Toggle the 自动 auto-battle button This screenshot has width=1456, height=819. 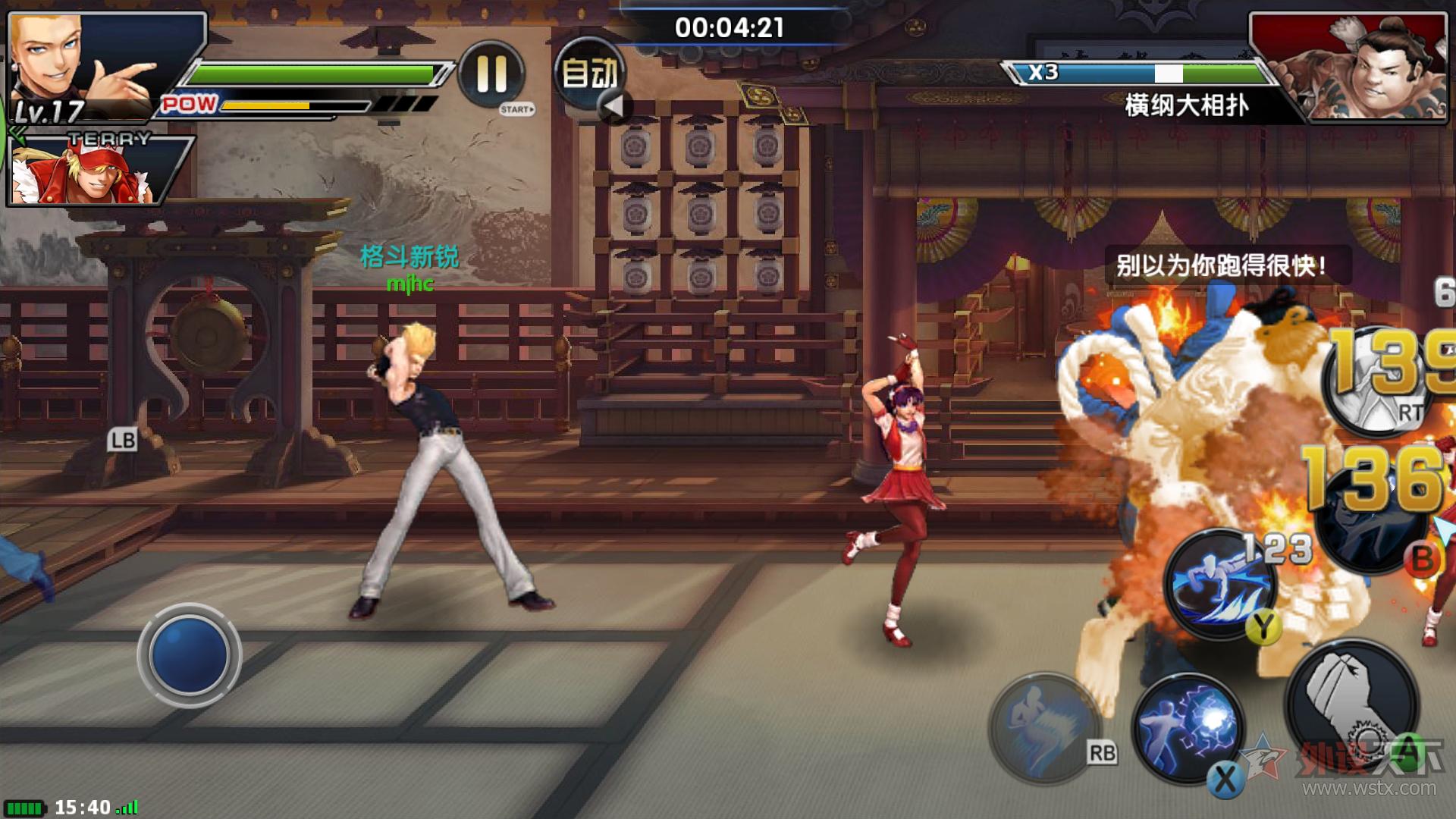(589, 73)
